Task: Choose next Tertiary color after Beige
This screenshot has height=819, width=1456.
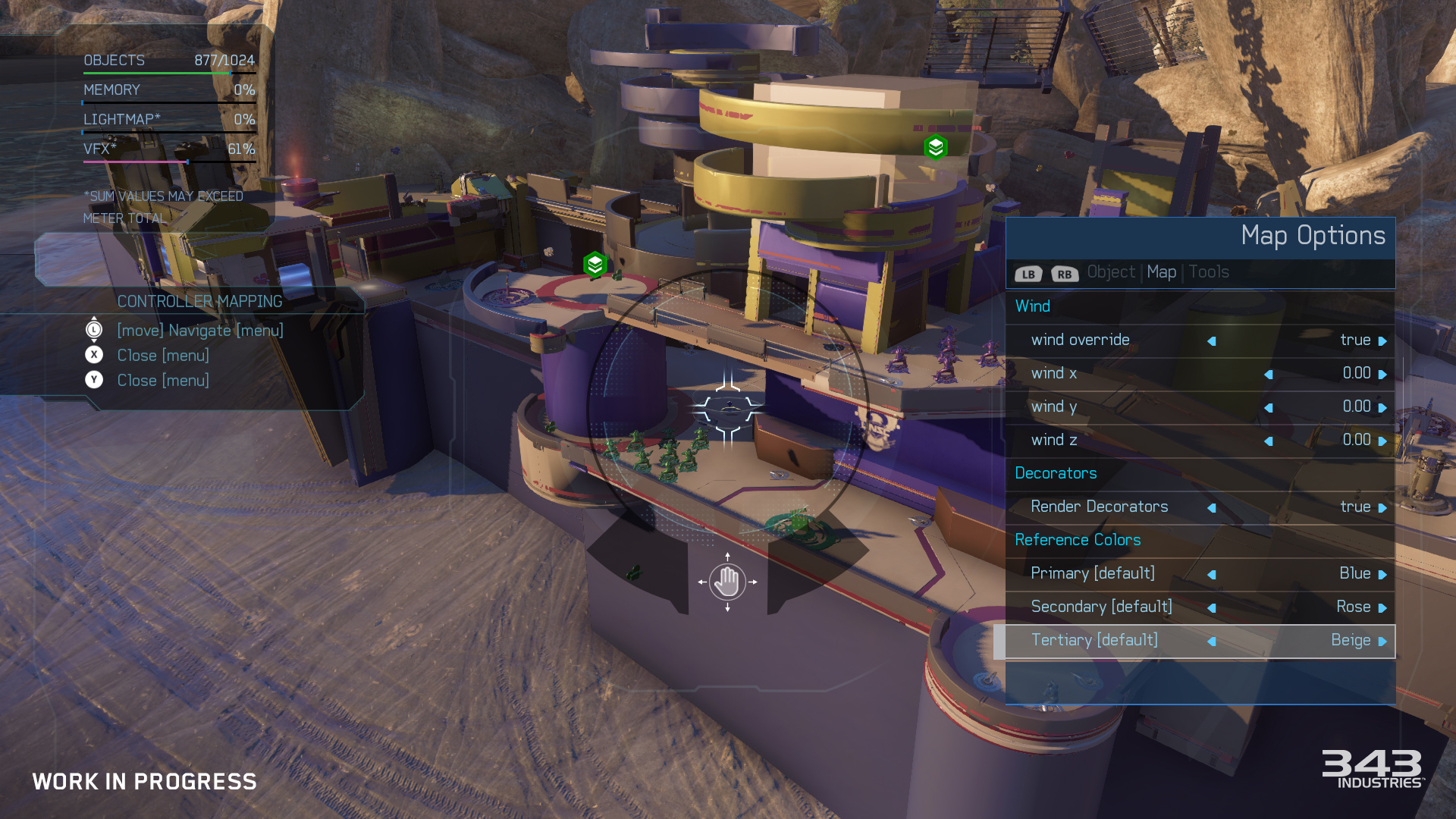Action: click(x=1382, y=642)
